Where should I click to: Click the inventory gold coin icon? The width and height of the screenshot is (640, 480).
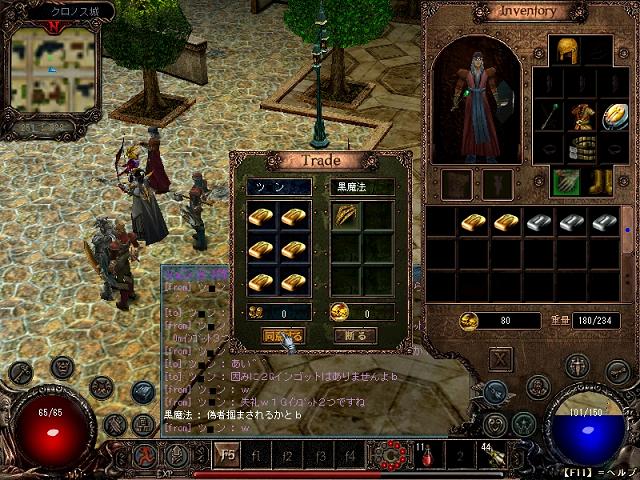tap(468, 321)
